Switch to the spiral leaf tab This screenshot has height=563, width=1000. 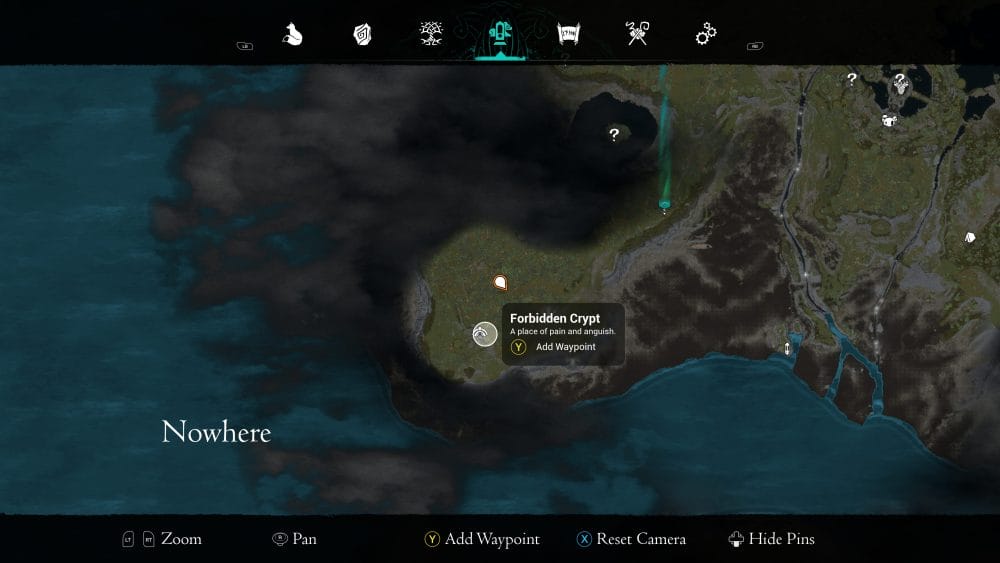362,36
